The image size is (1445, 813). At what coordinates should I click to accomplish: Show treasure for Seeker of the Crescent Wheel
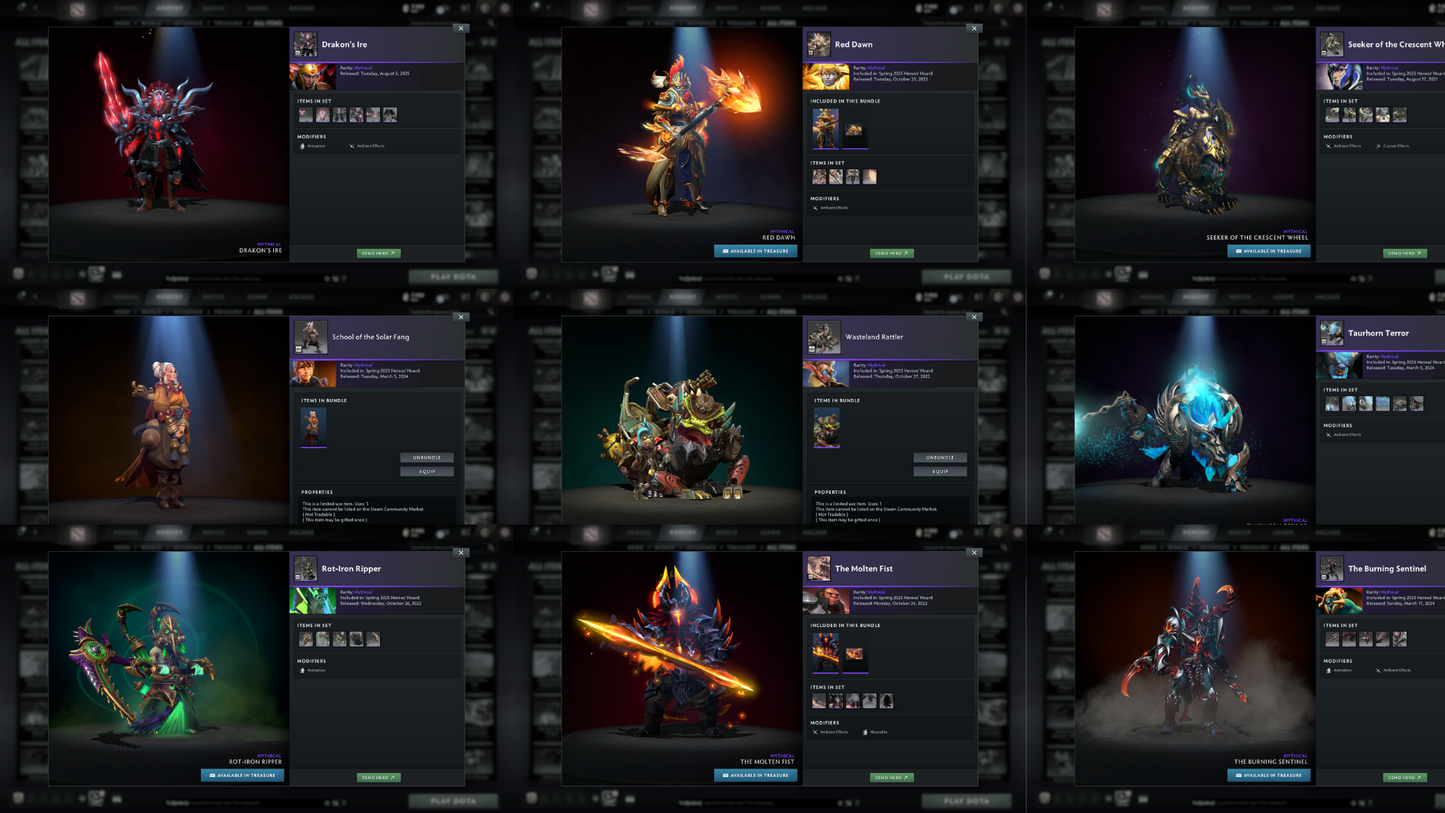(x=1268, y=251)
